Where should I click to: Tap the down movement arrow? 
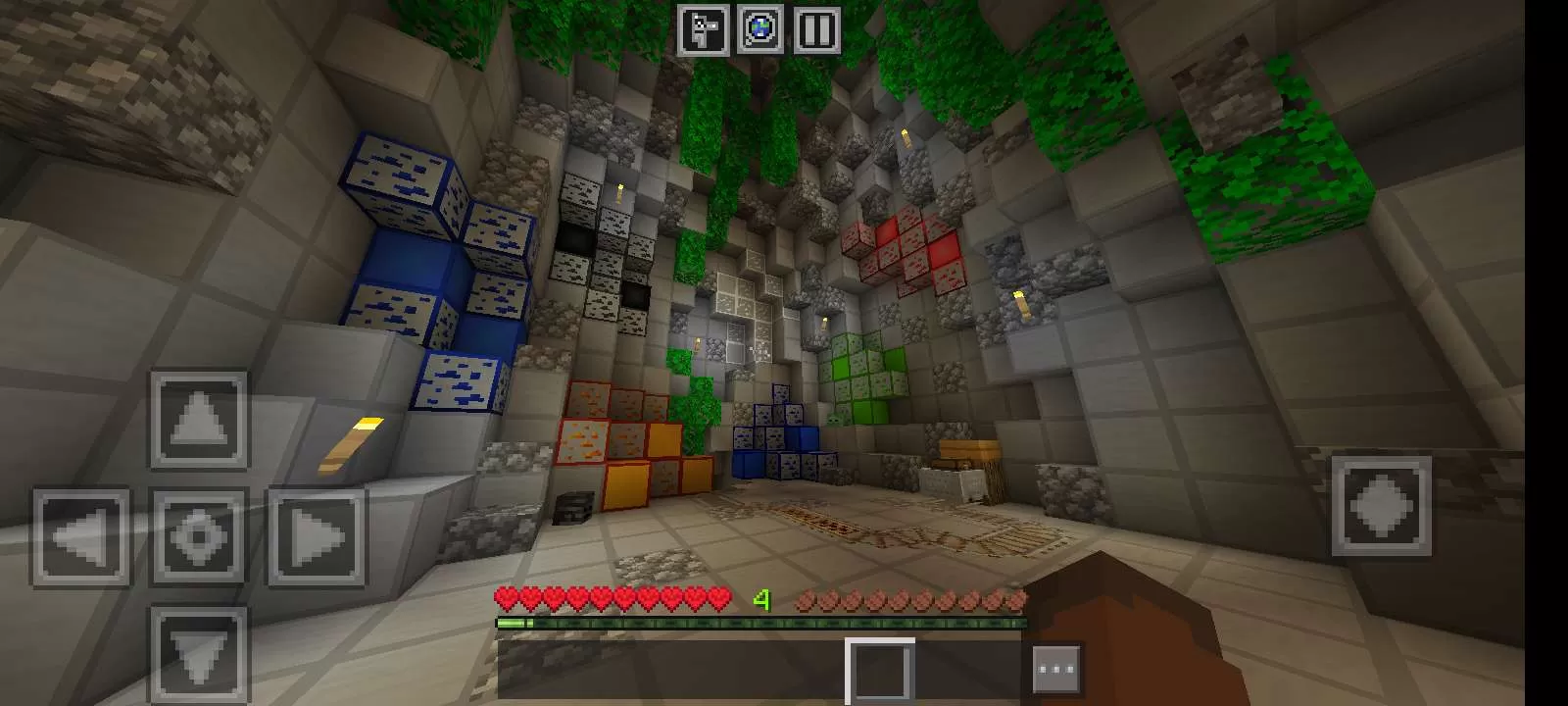[201, 651]
